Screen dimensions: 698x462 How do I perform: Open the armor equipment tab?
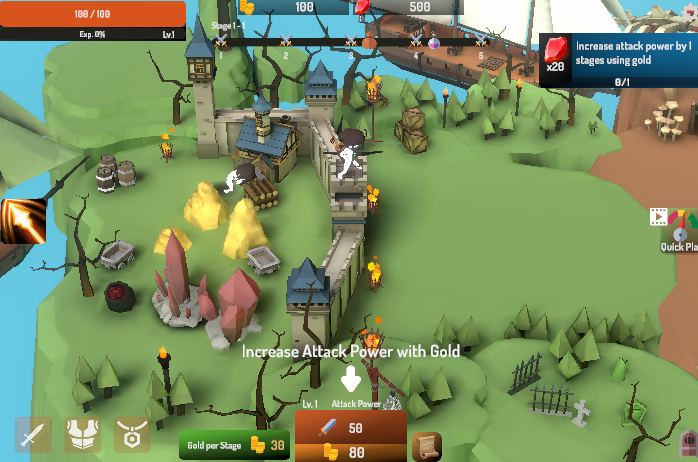pos(83,435)
